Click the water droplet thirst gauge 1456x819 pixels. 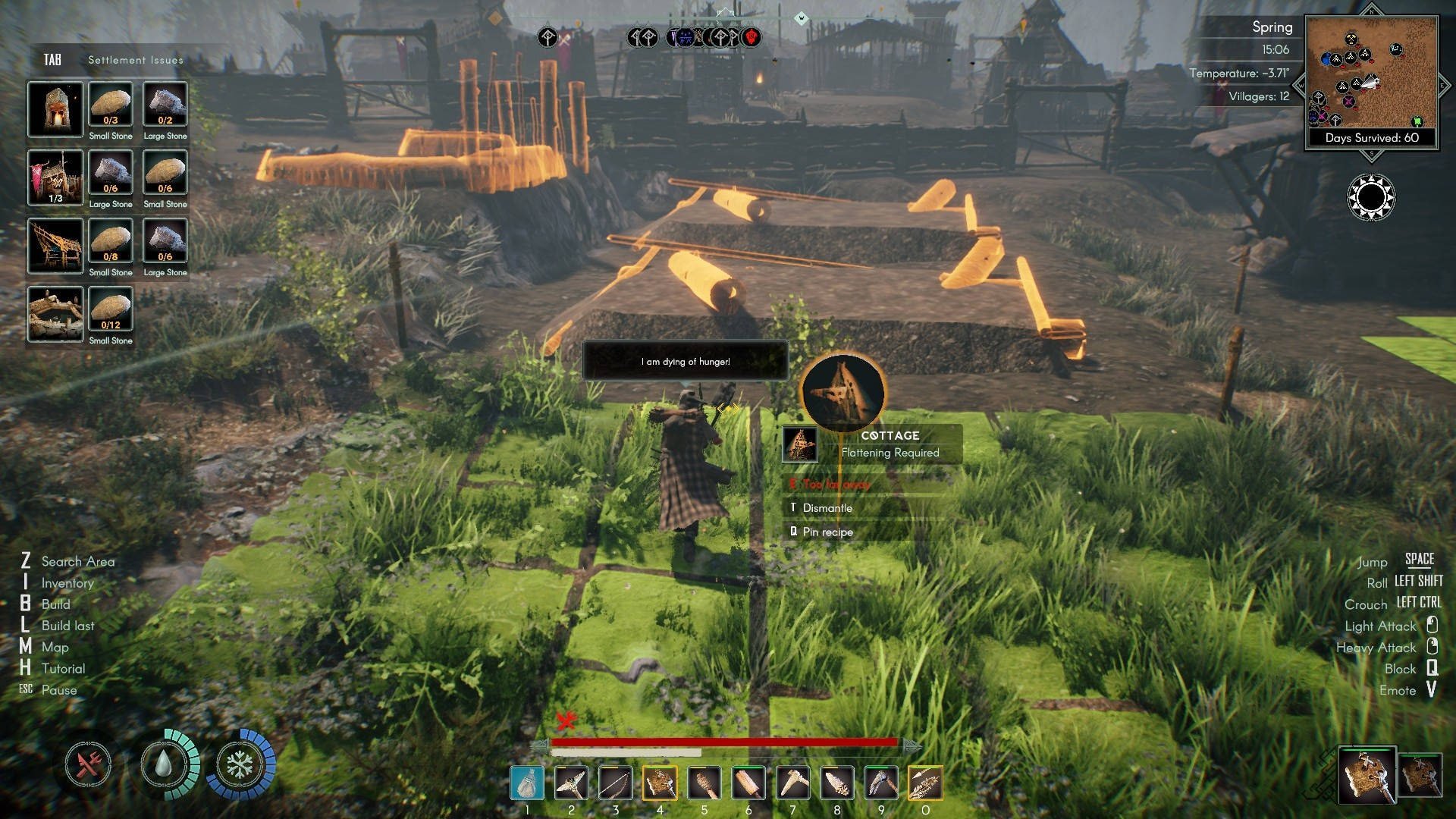click(163, 764)
